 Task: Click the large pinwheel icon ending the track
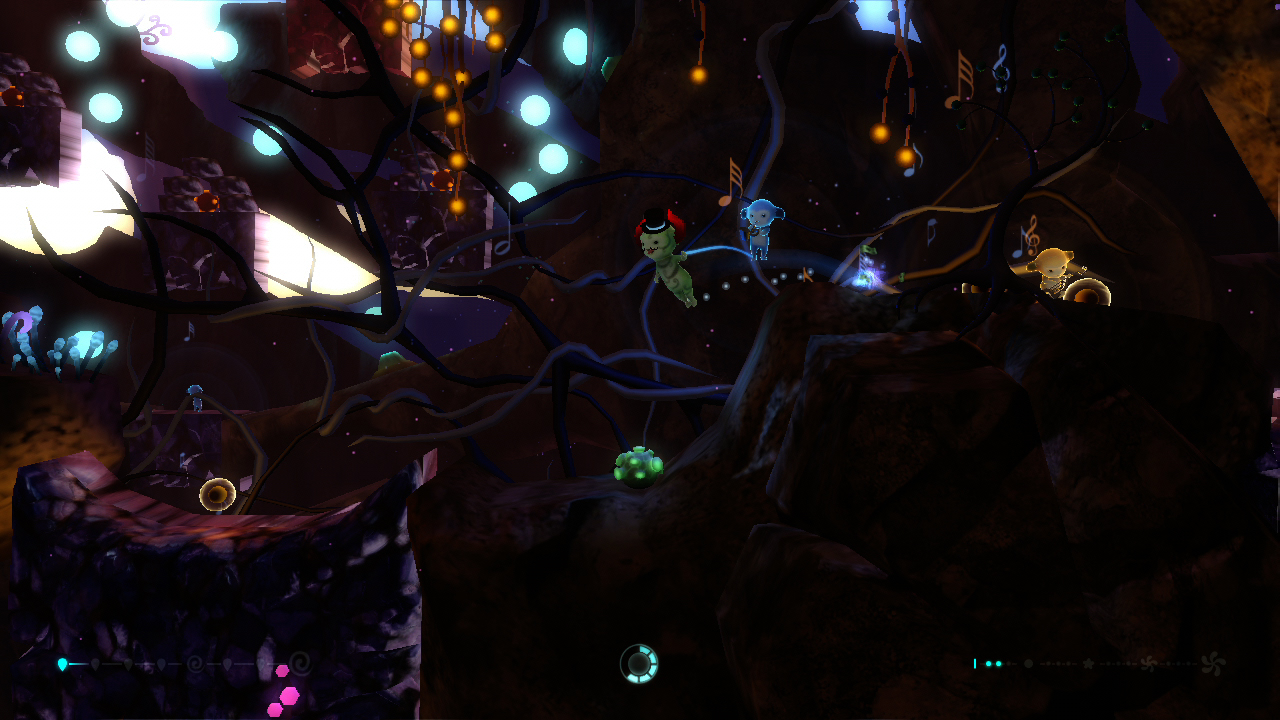click(1212, 663)
